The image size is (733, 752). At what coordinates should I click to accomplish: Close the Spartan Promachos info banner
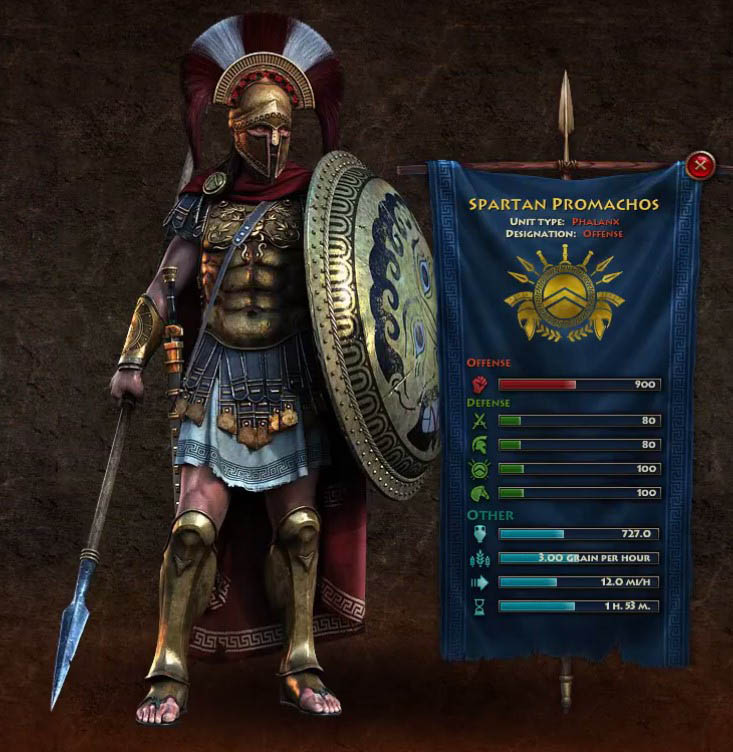(702, 164)
